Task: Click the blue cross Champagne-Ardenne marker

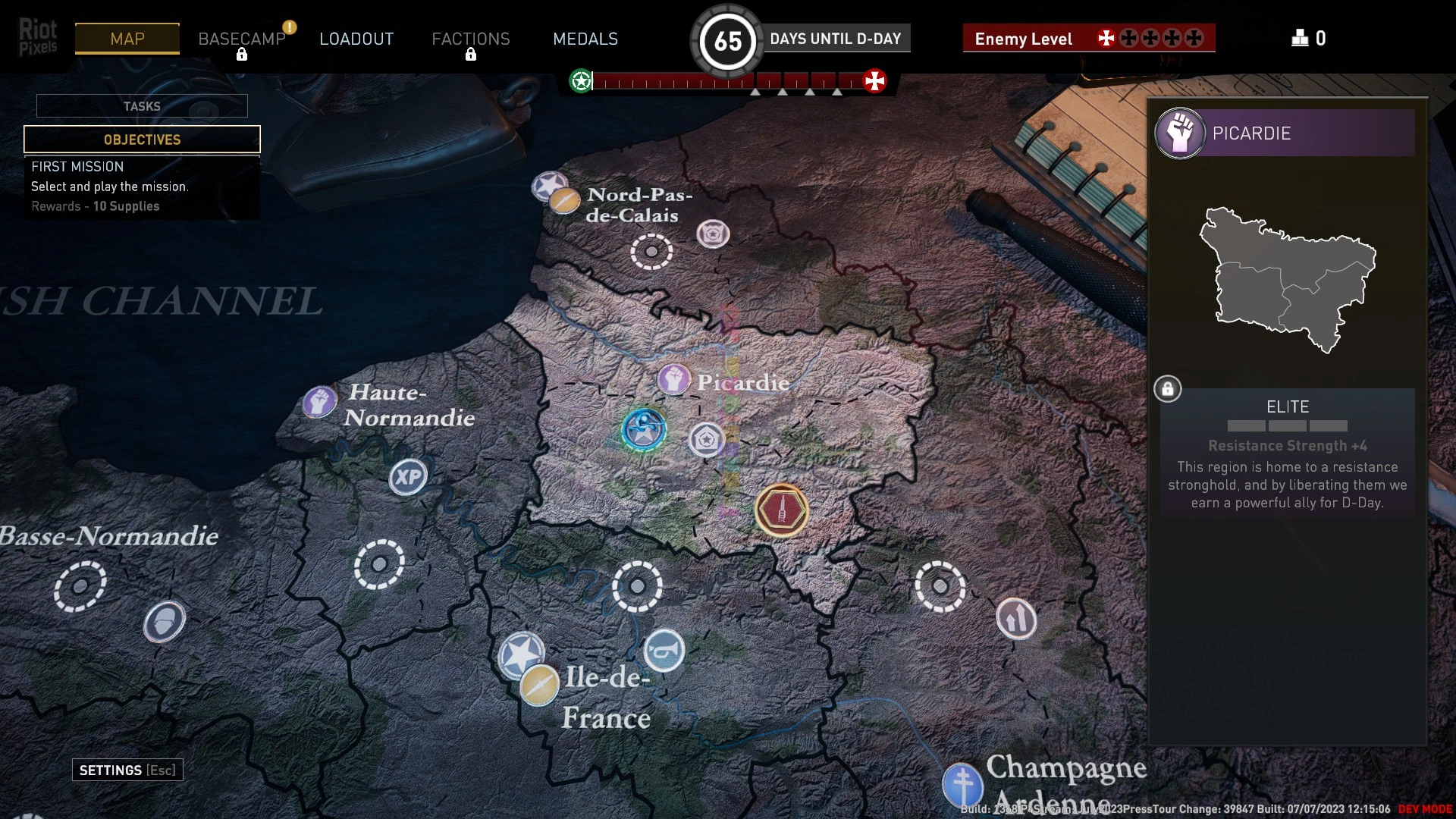Action: click(962, 783)
